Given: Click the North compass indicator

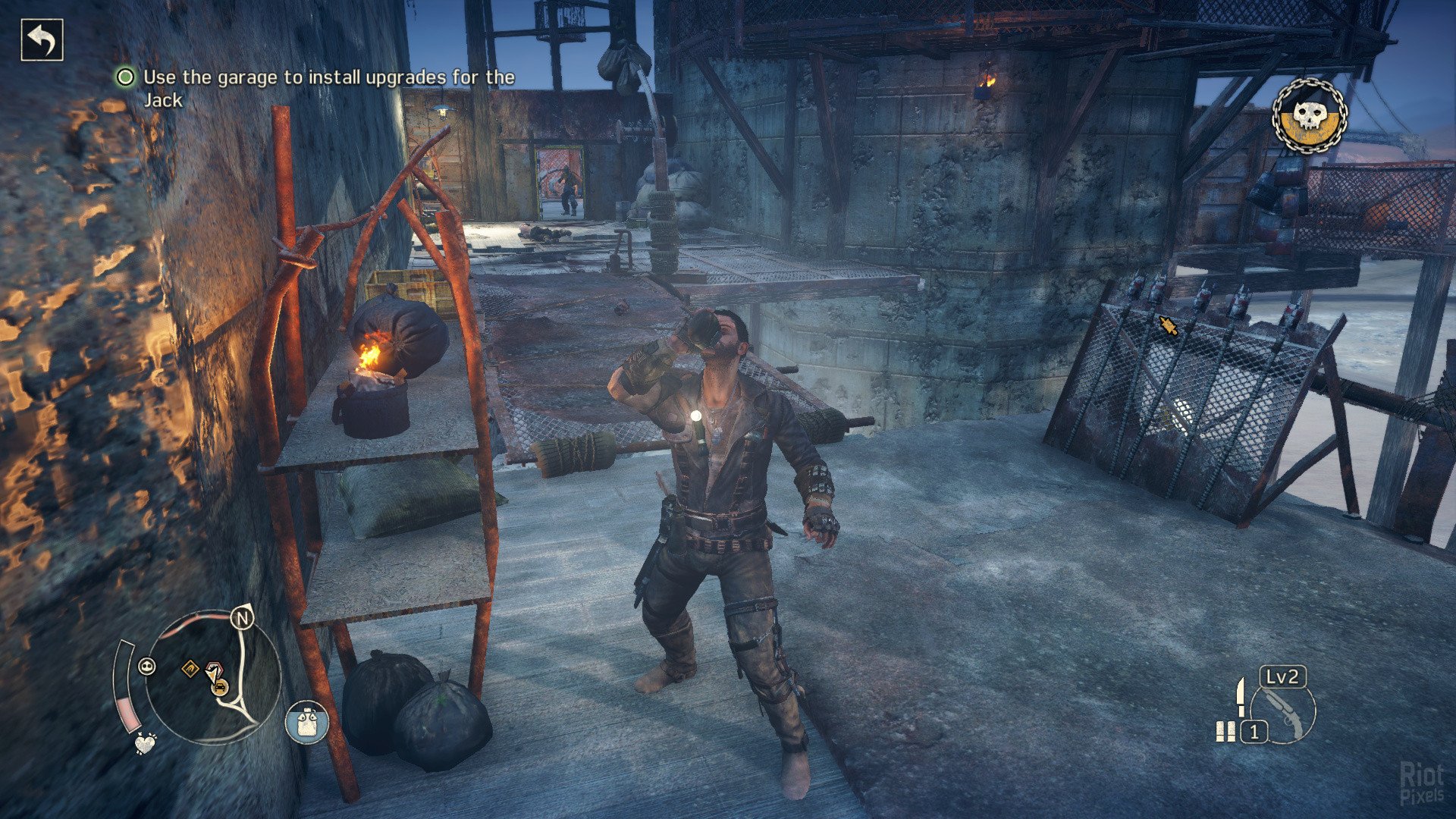Looking at the screenshot, I should [243, 619].
